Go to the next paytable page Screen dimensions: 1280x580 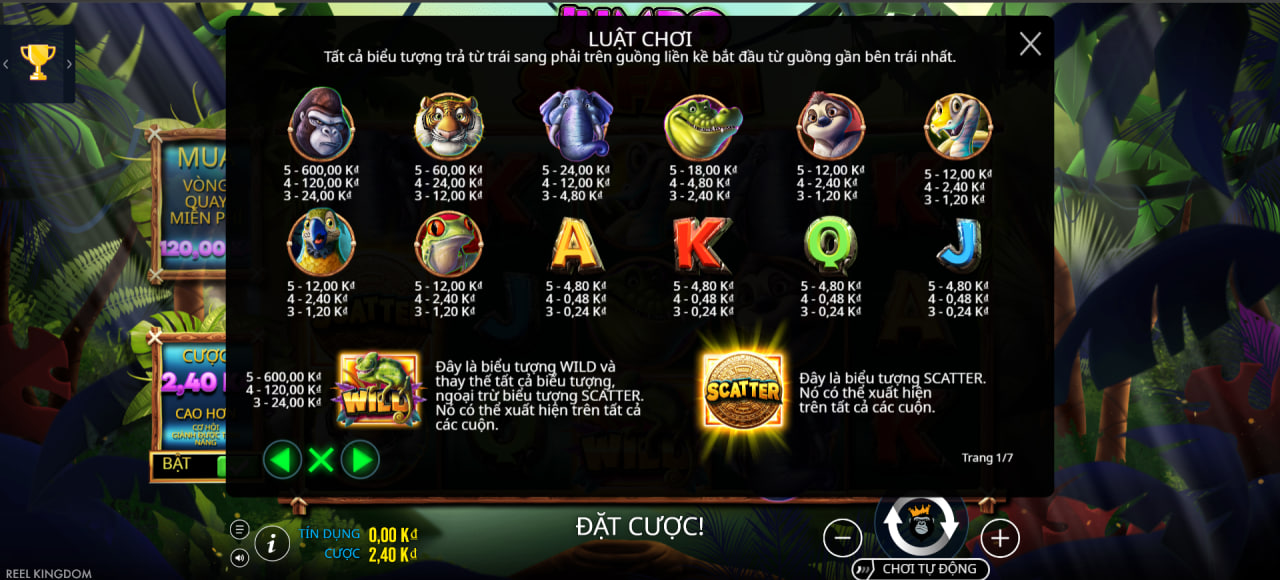pos(361,460)
